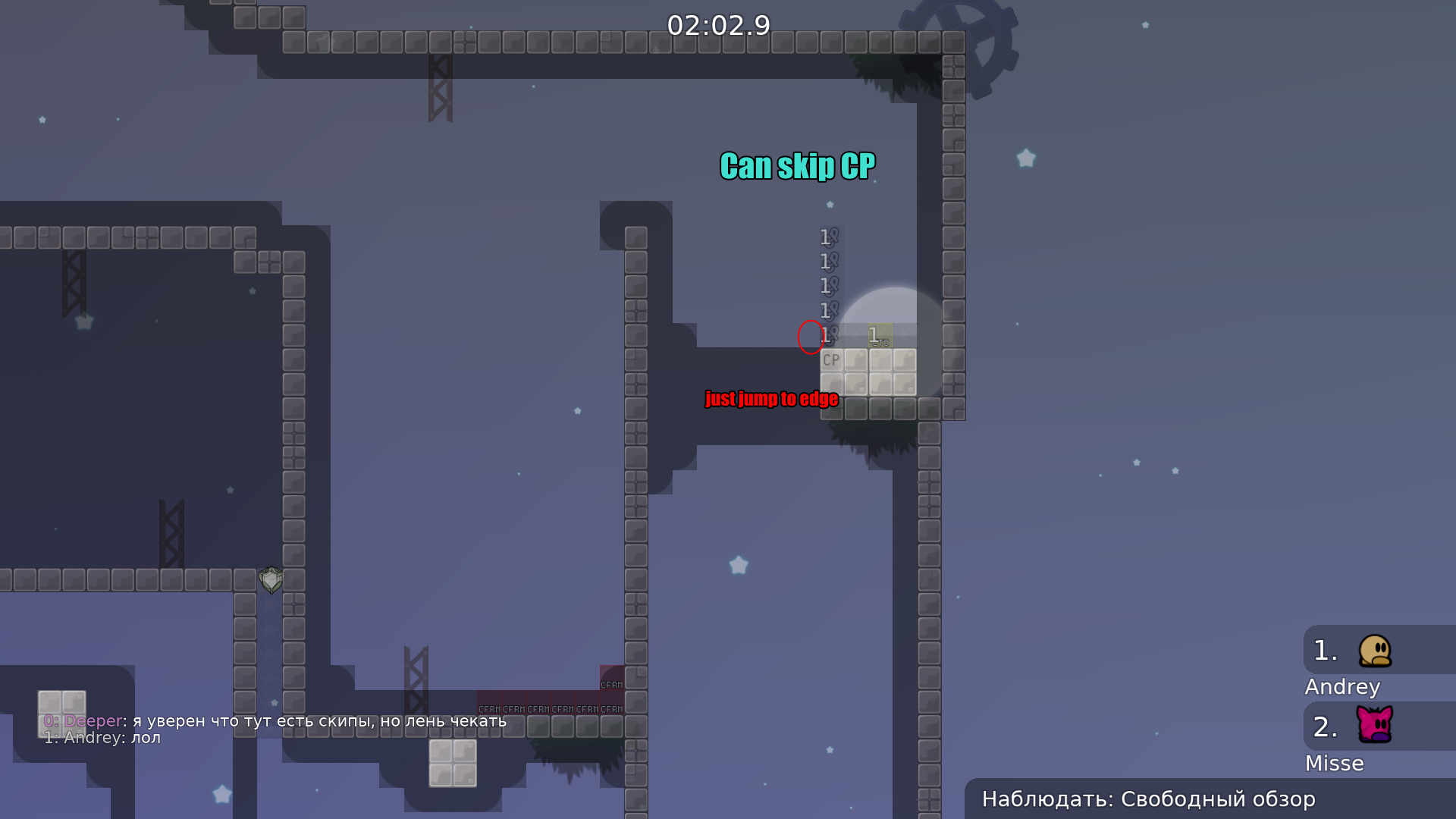This screenshot has height=819, width=1456.
Task: Click the armor shield pickup on the left platform
Action: tap(271, 580)
